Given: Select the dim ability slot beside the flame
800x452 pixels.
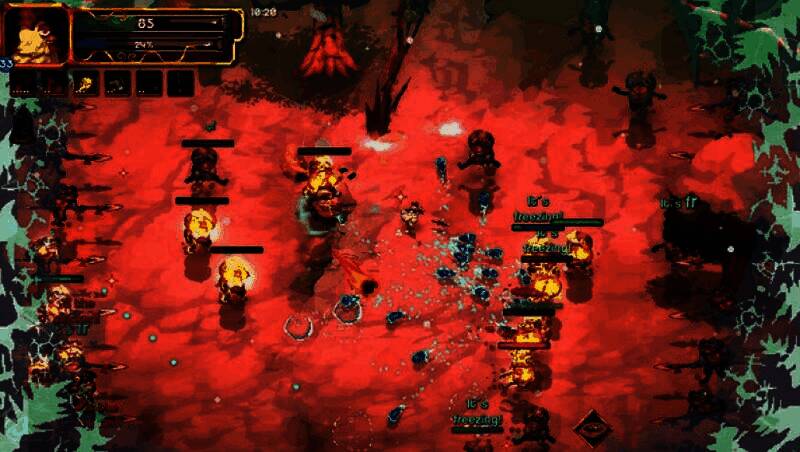Looking at the screenshot, I should (x=117, y=84).
